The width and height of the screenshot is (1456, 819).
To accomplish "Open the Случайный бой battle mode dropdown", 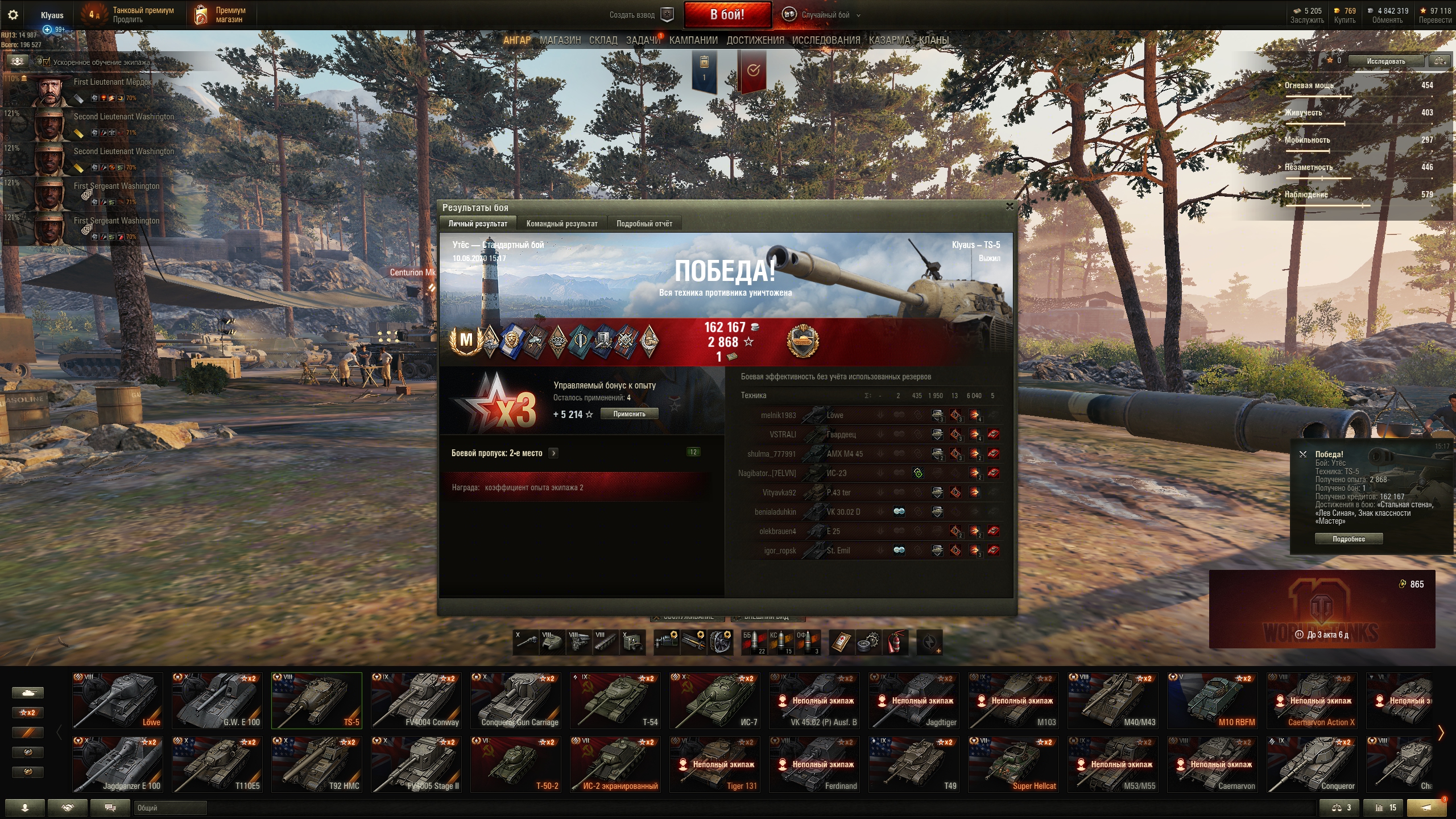I will point(830,15).
